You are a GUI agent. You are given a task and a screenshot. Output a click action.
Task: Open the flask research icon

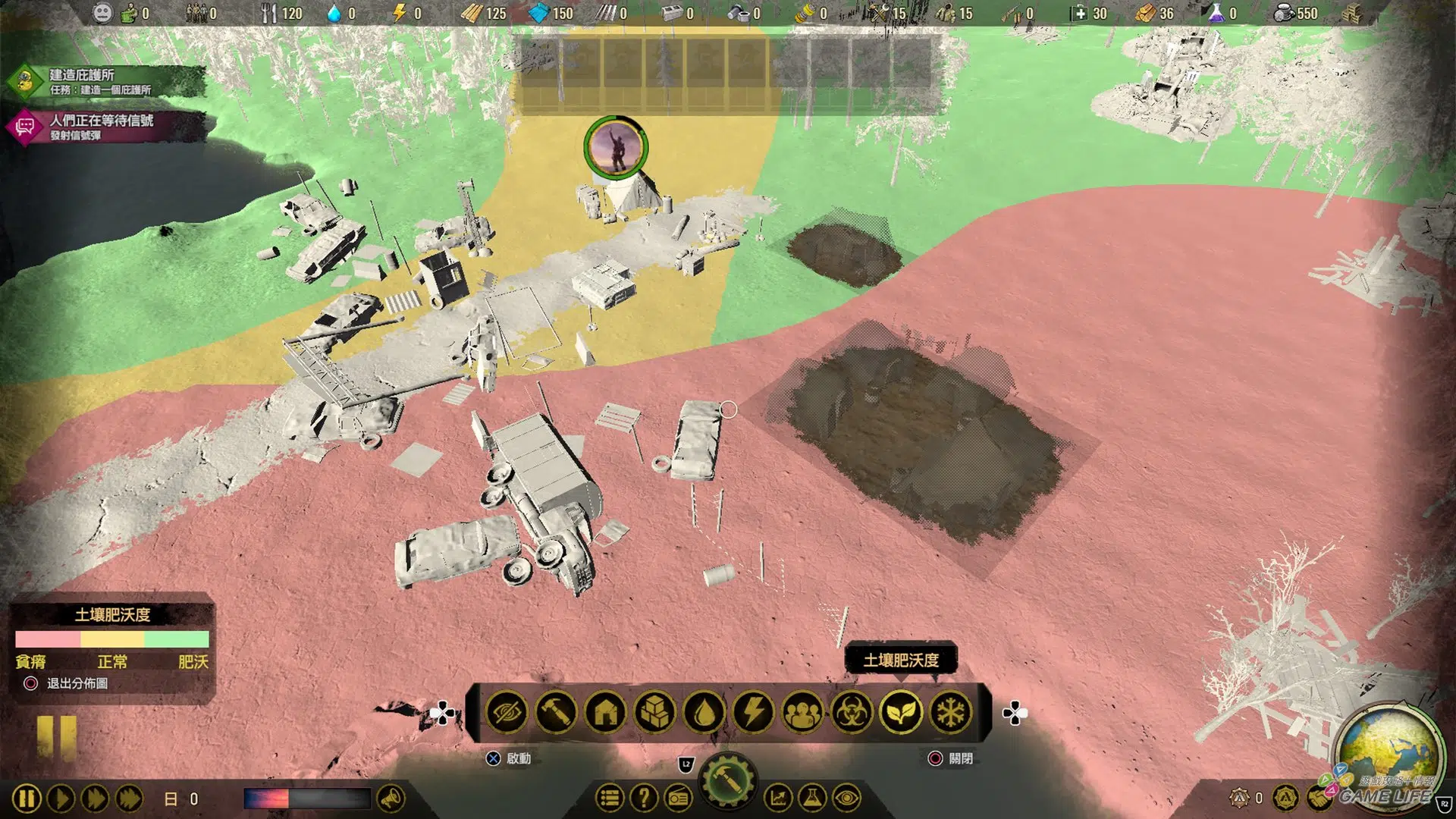811,798
